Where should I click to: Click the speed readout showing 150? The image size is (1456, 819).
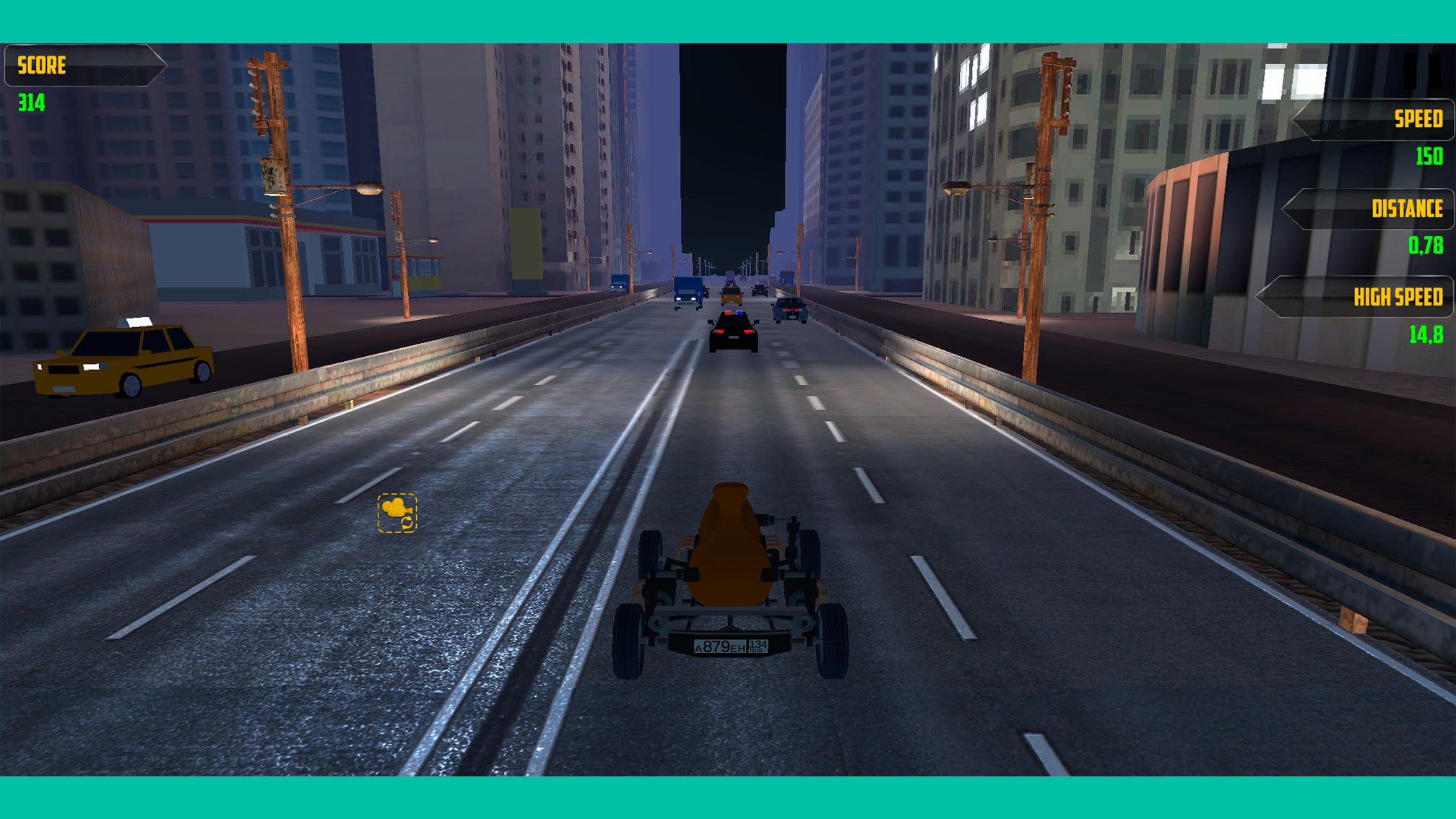click(x=1430, y=156)
